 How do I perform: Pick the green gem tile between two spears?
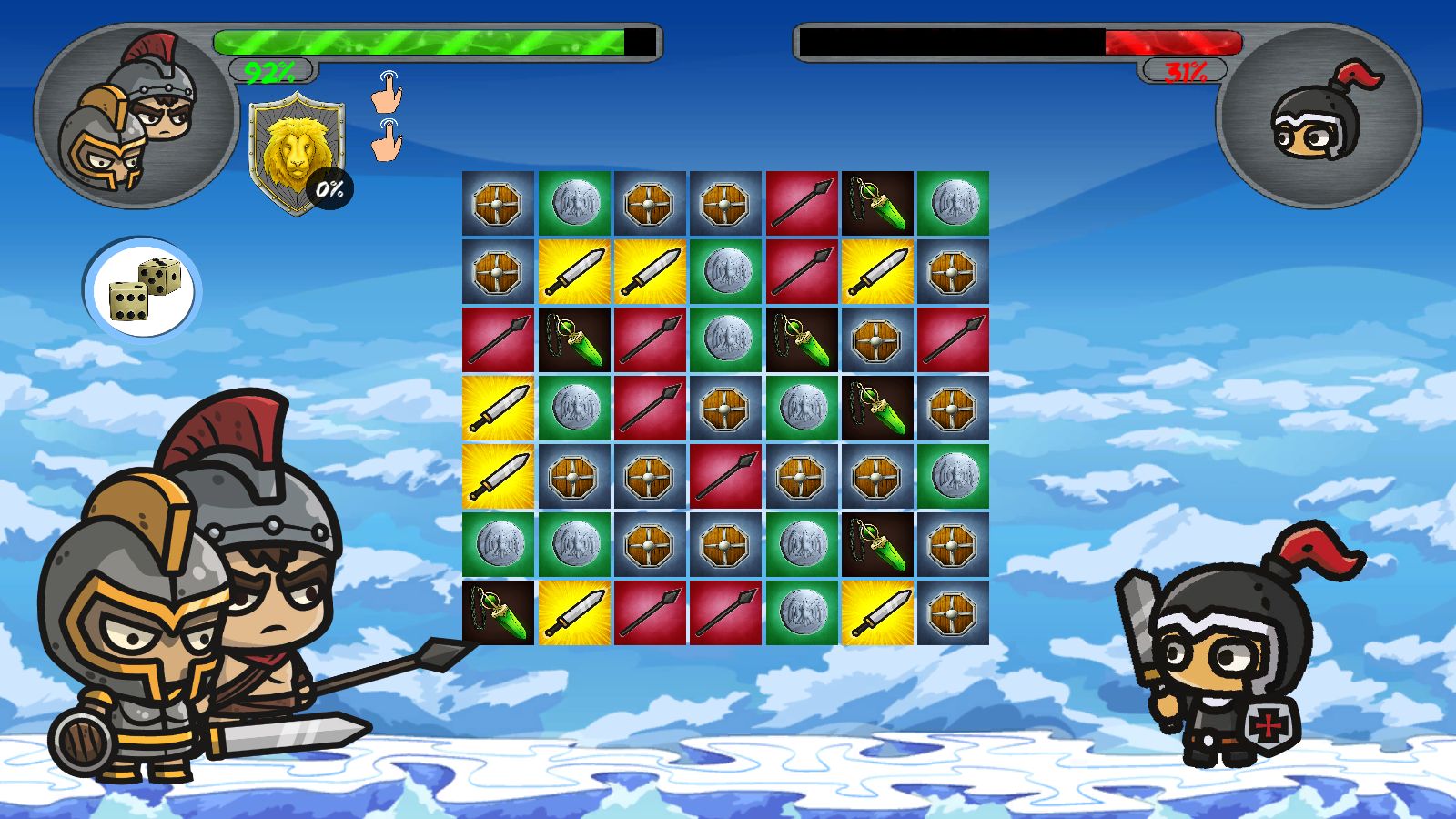click(574, 339)
